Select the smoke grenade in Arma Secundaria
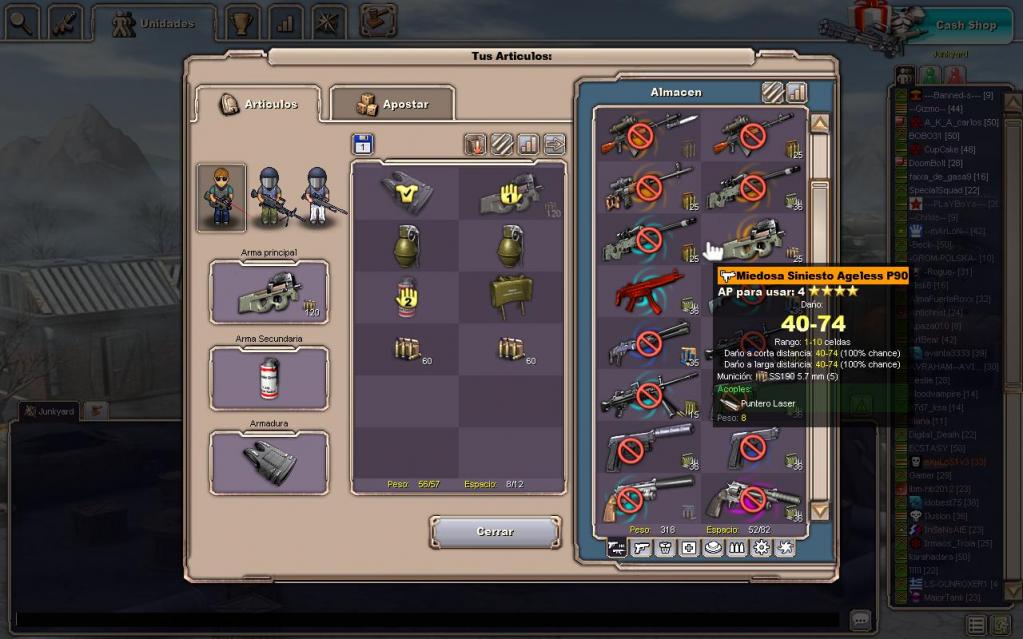Image resolution: width=1023 pixels, height=639 pixels. pyautogui.click(x=268, y=377)
